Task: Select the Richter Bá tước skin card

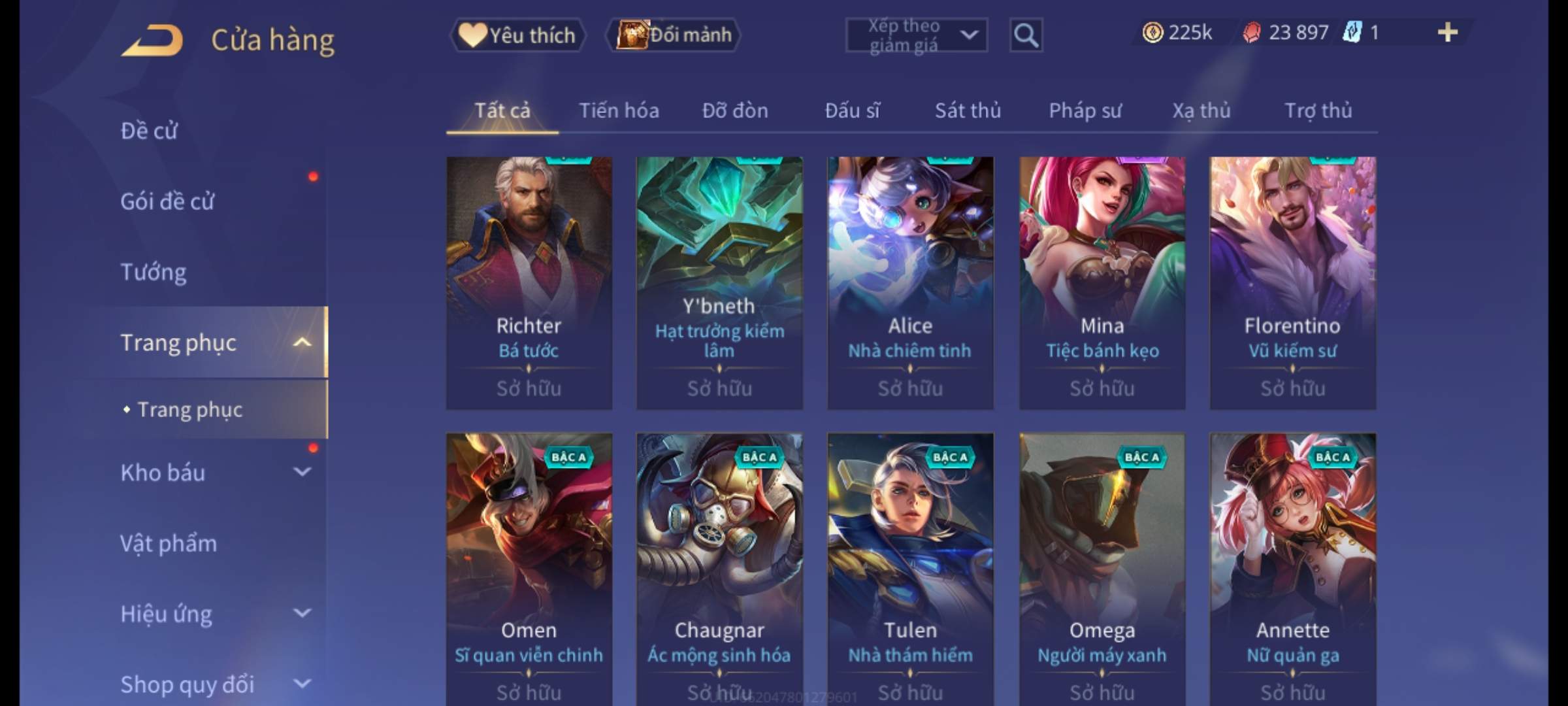Action: [x=529, y=282]
